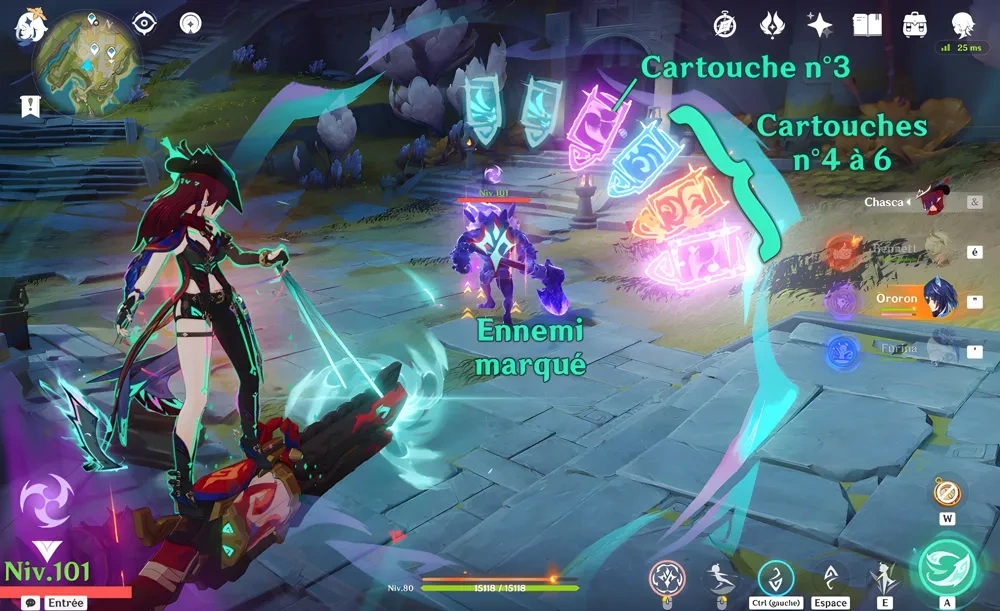Open the character profile head icon
Screen dimensions: 1000x611
(962, 24)
